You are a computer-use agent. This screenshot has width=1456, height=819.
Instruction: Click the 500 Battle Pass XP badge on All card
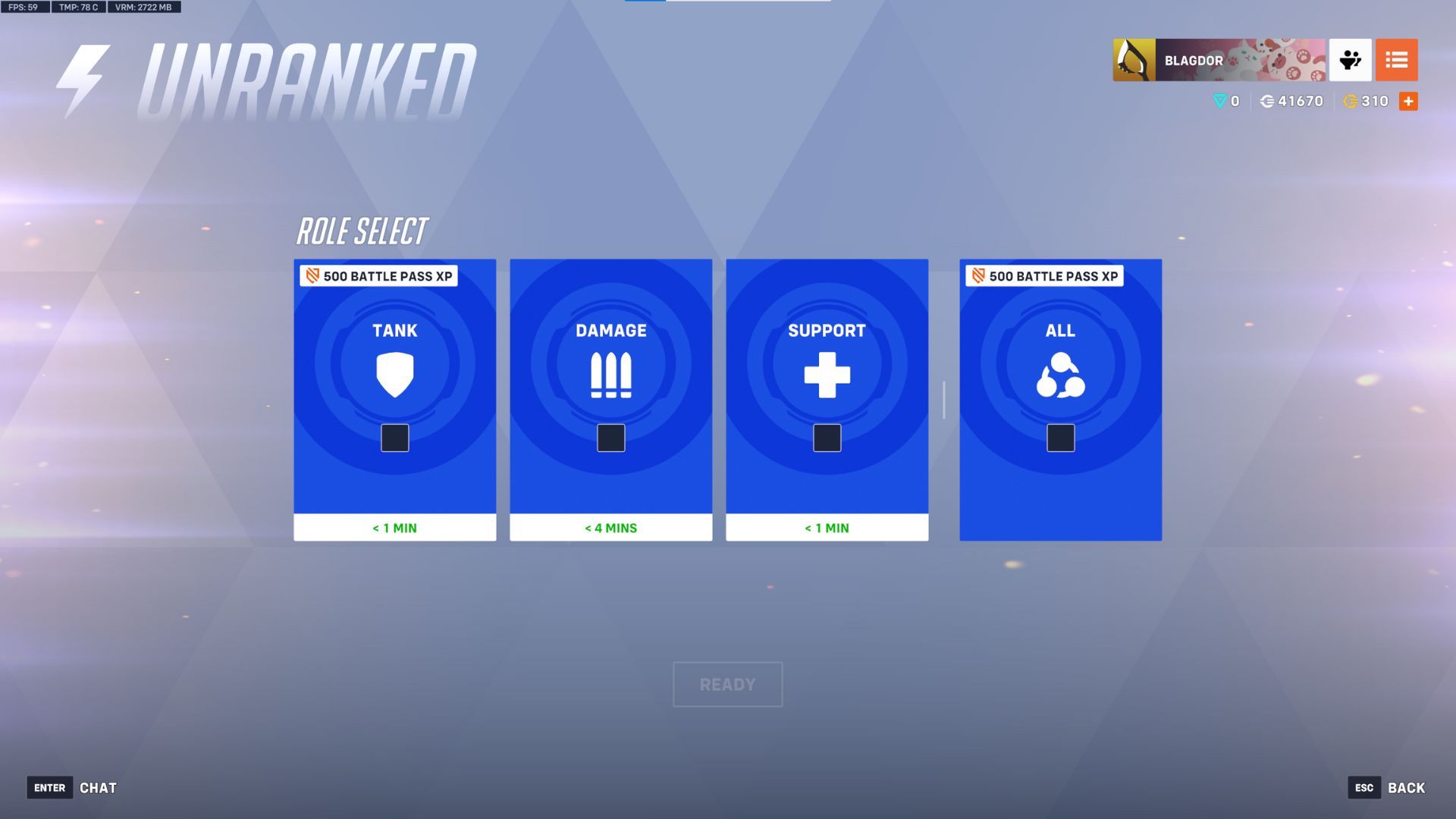(1044, 276)
